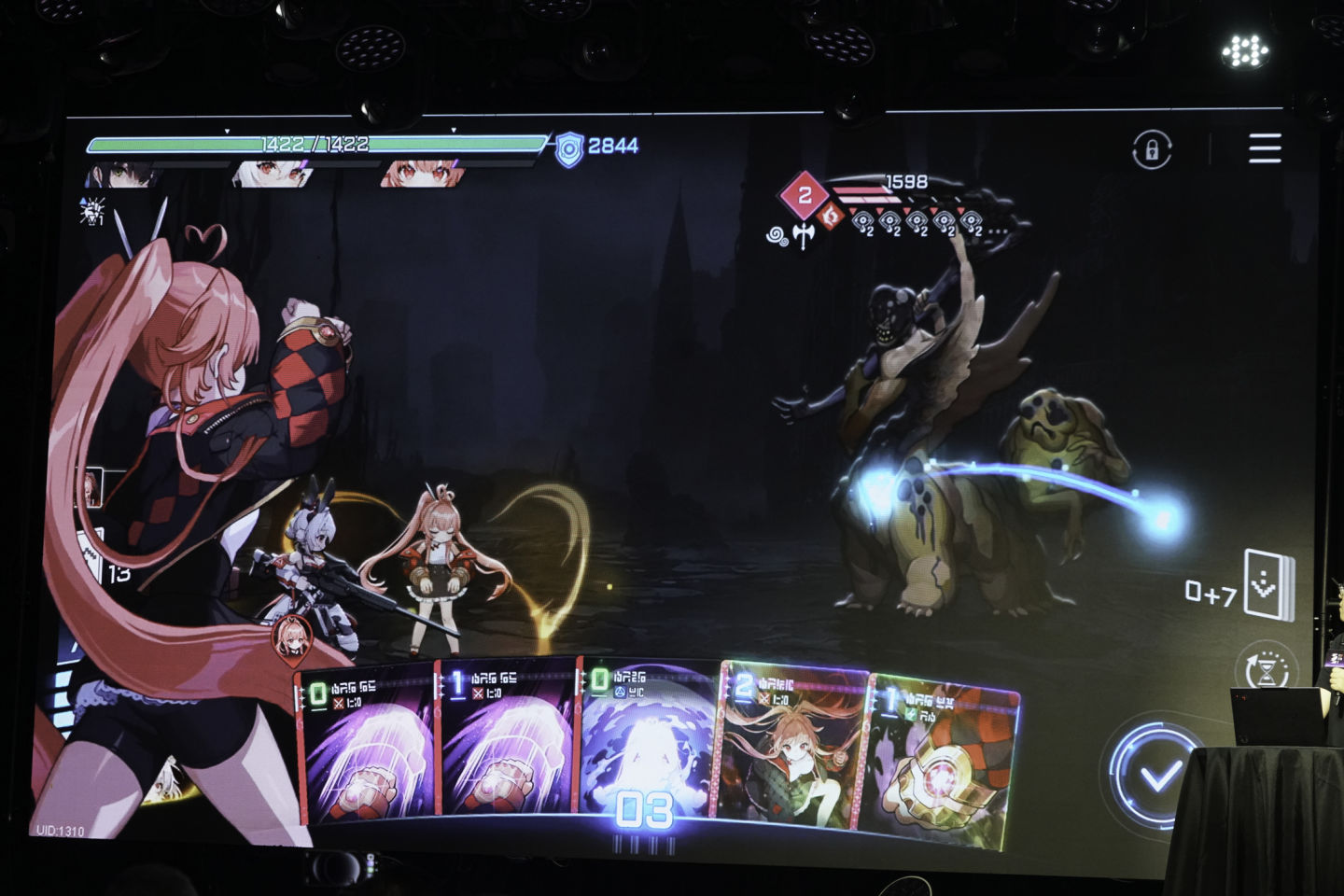Screen dimensions: 1344x896
Task: Select the pink-haired ally portrait in the header
Action: tap(420, 175)
